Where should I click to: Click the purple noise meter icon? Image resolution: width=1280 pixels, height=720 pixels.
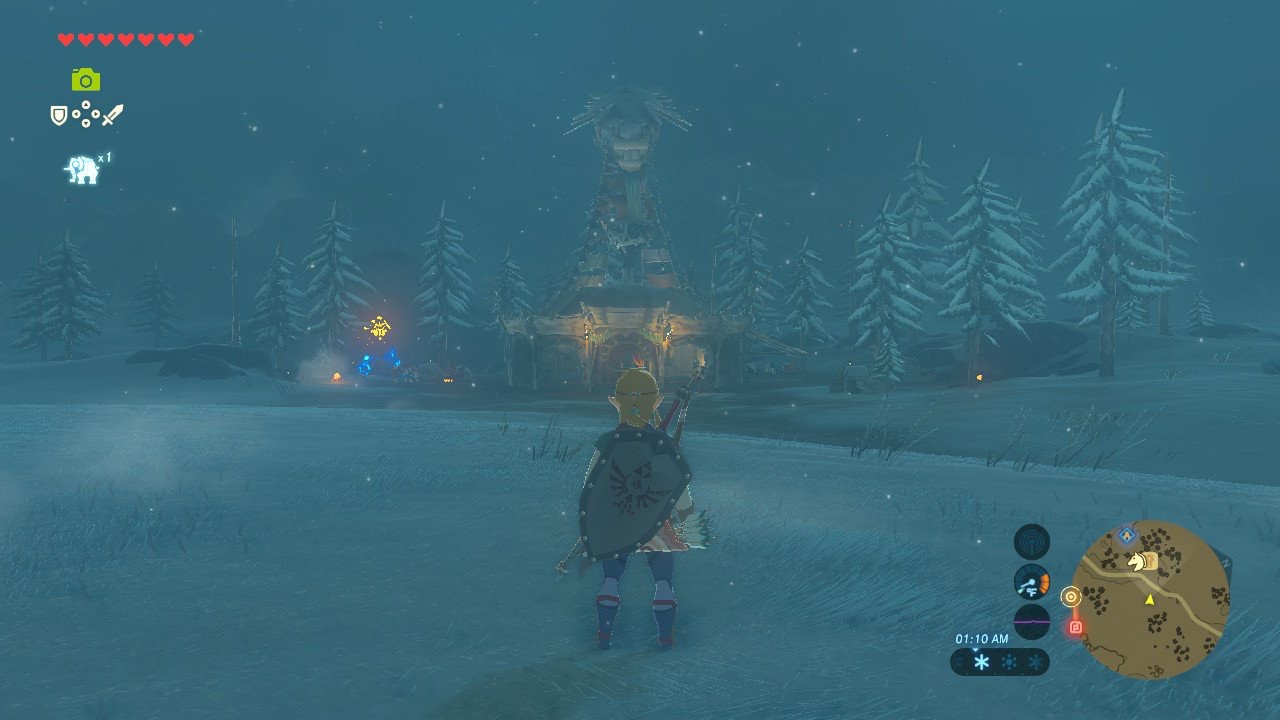tap(1032, 620)
